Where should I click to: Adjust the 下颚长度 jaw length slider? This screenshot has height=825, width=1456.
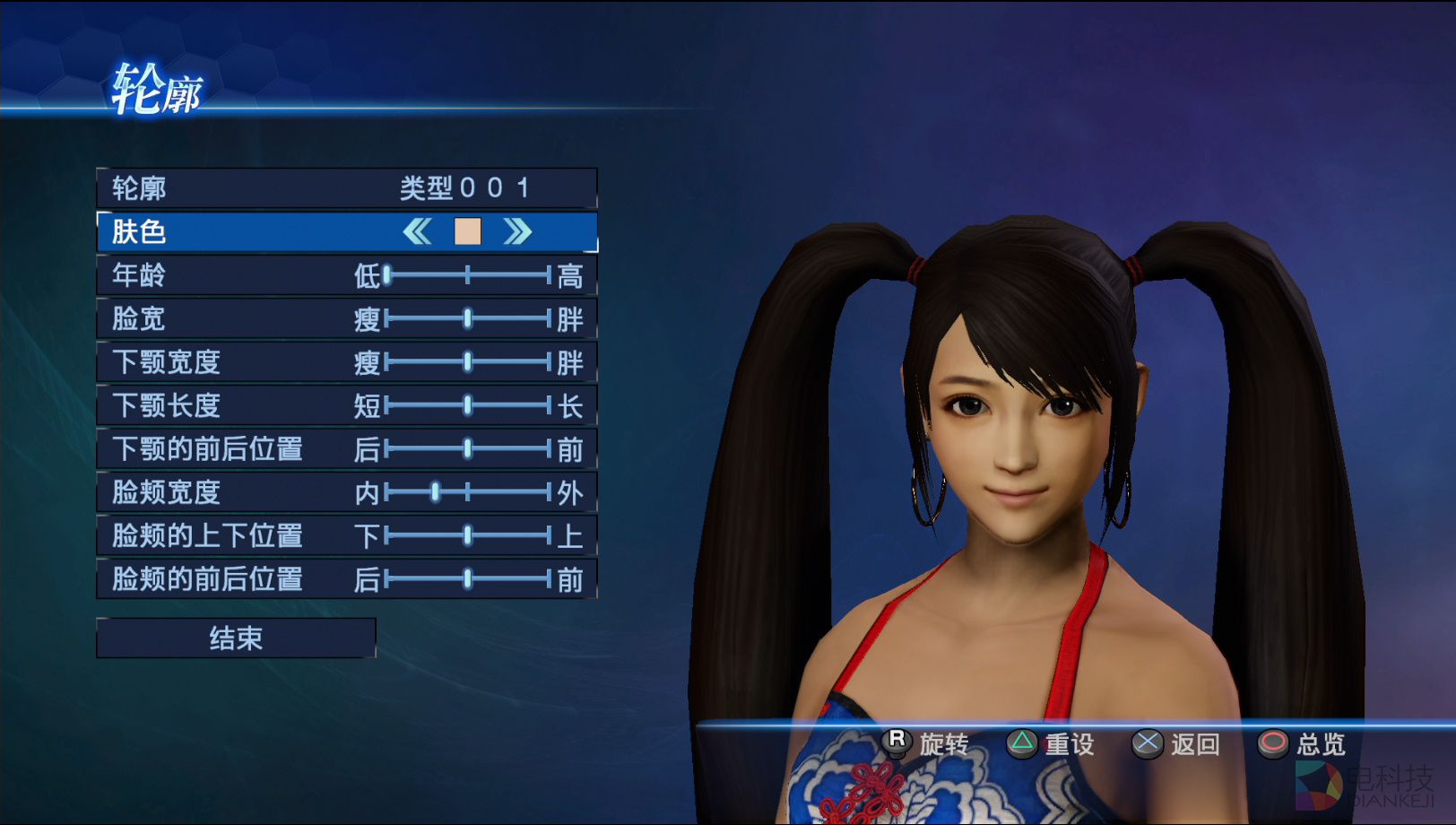[467, 405]
